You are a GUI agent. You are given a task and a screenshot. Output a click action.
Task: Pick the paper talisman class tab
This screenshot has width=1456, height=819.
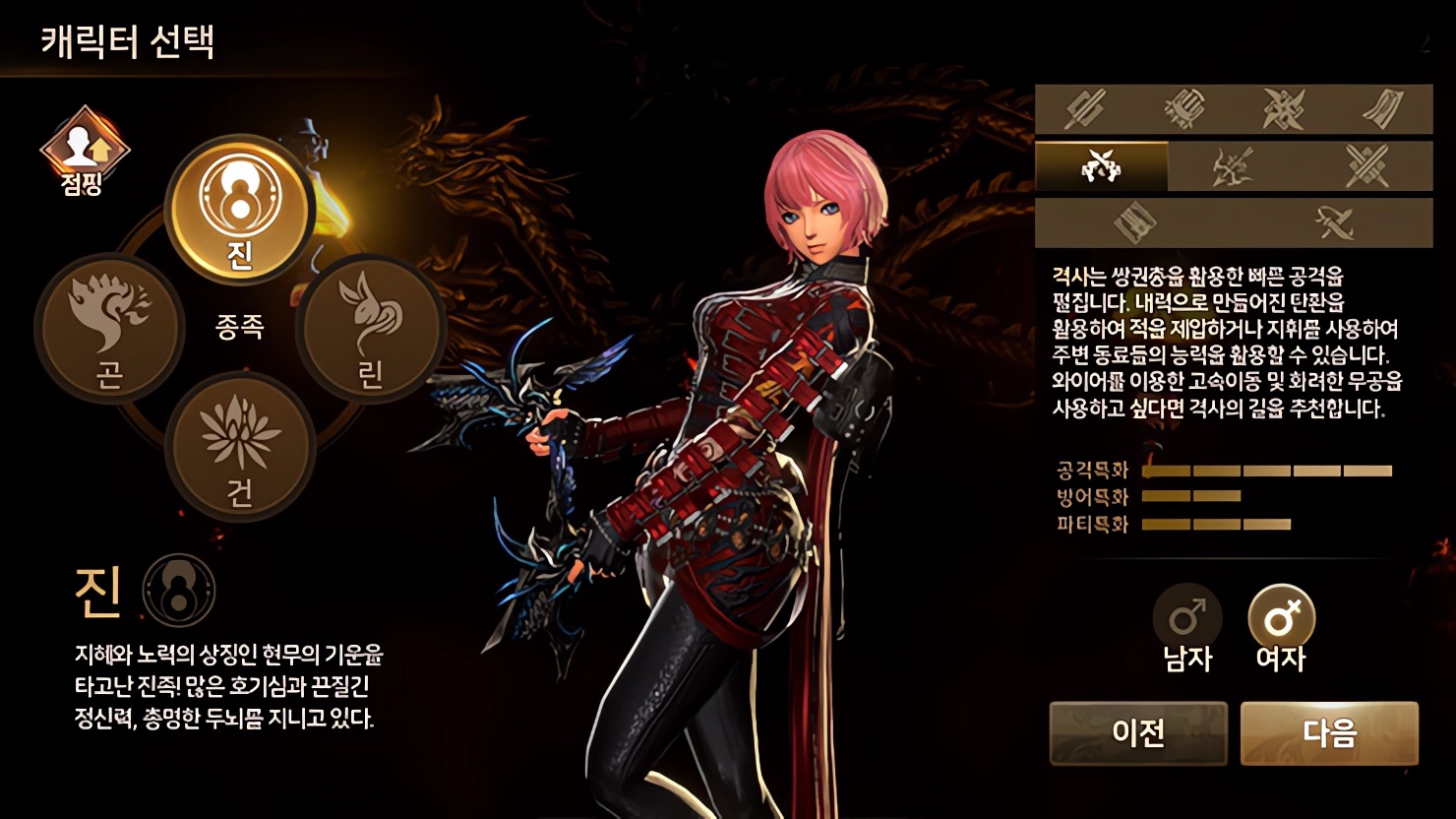1383,108
